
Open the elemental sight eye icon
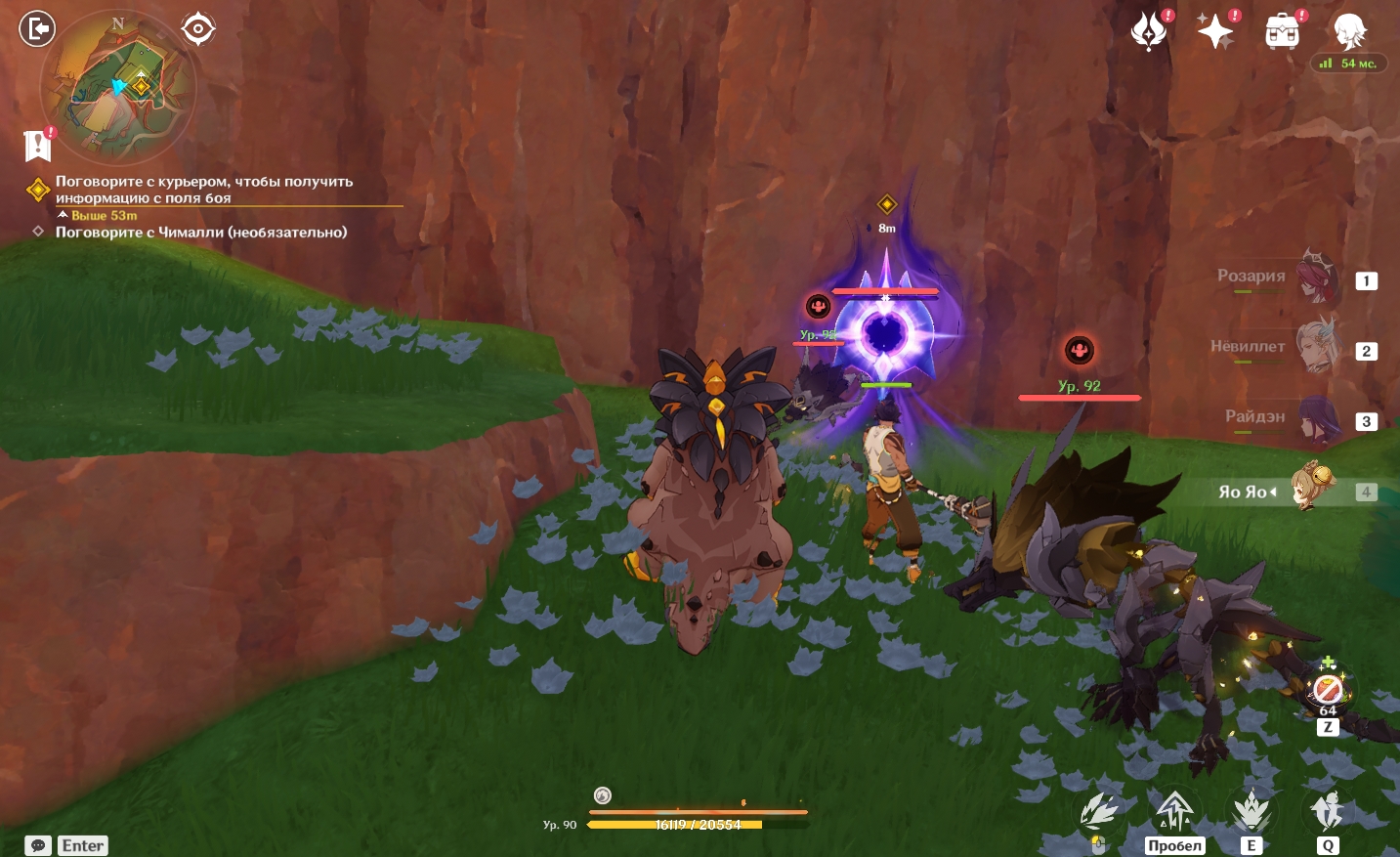pyautogui.click(x=198, y=29)
